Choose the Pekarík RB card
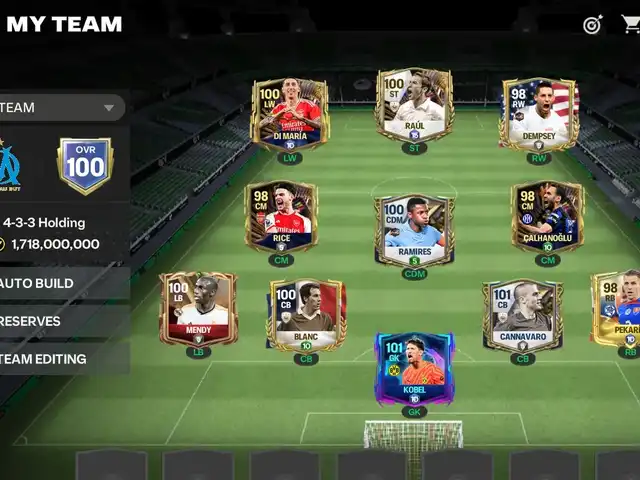640x480 pixels. pos(617,308)
